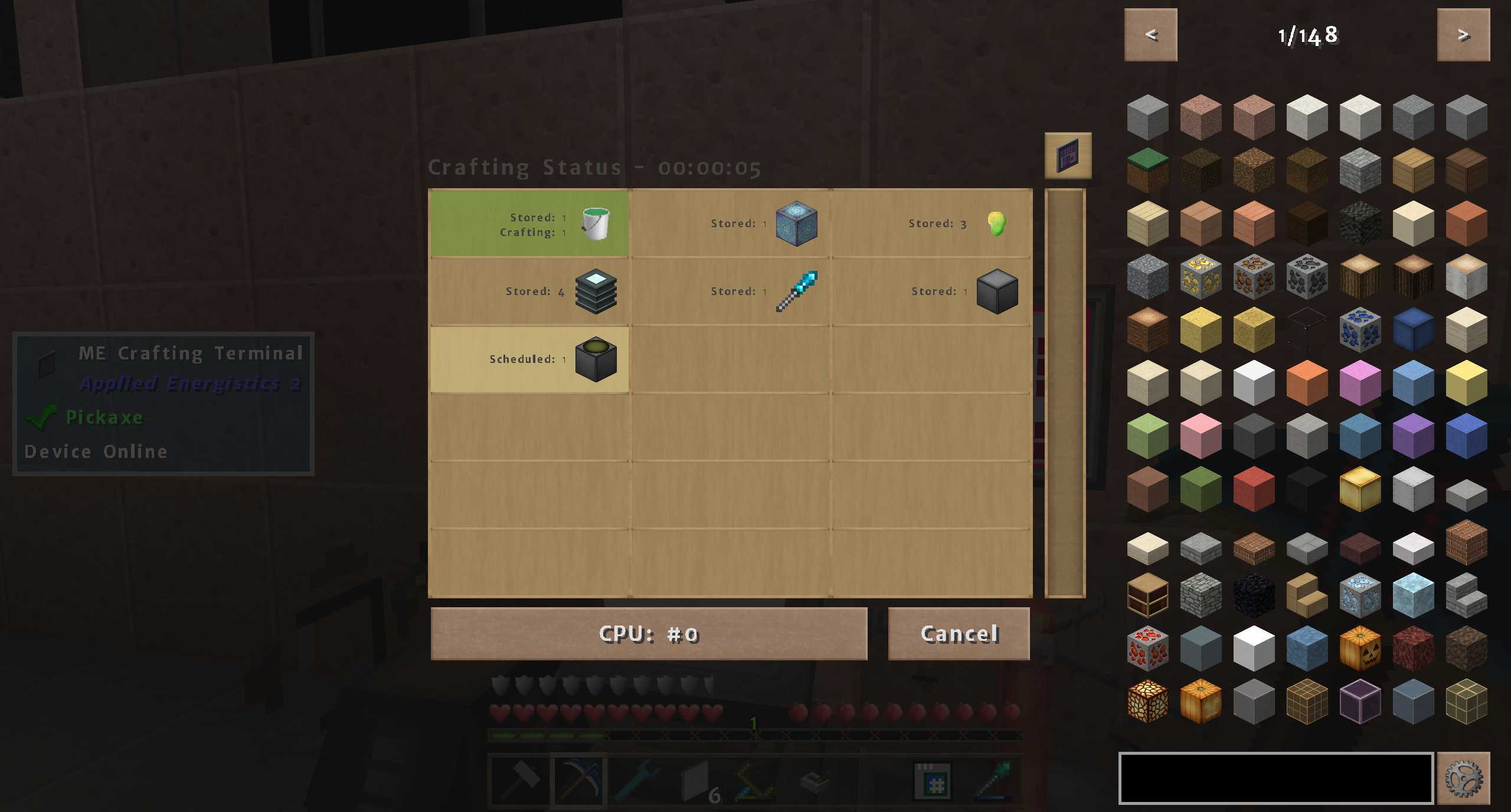Viewport: 1511px width, 812px height.
Task: Pick the redstone ore block
Action: click(x=1147, y=648)
